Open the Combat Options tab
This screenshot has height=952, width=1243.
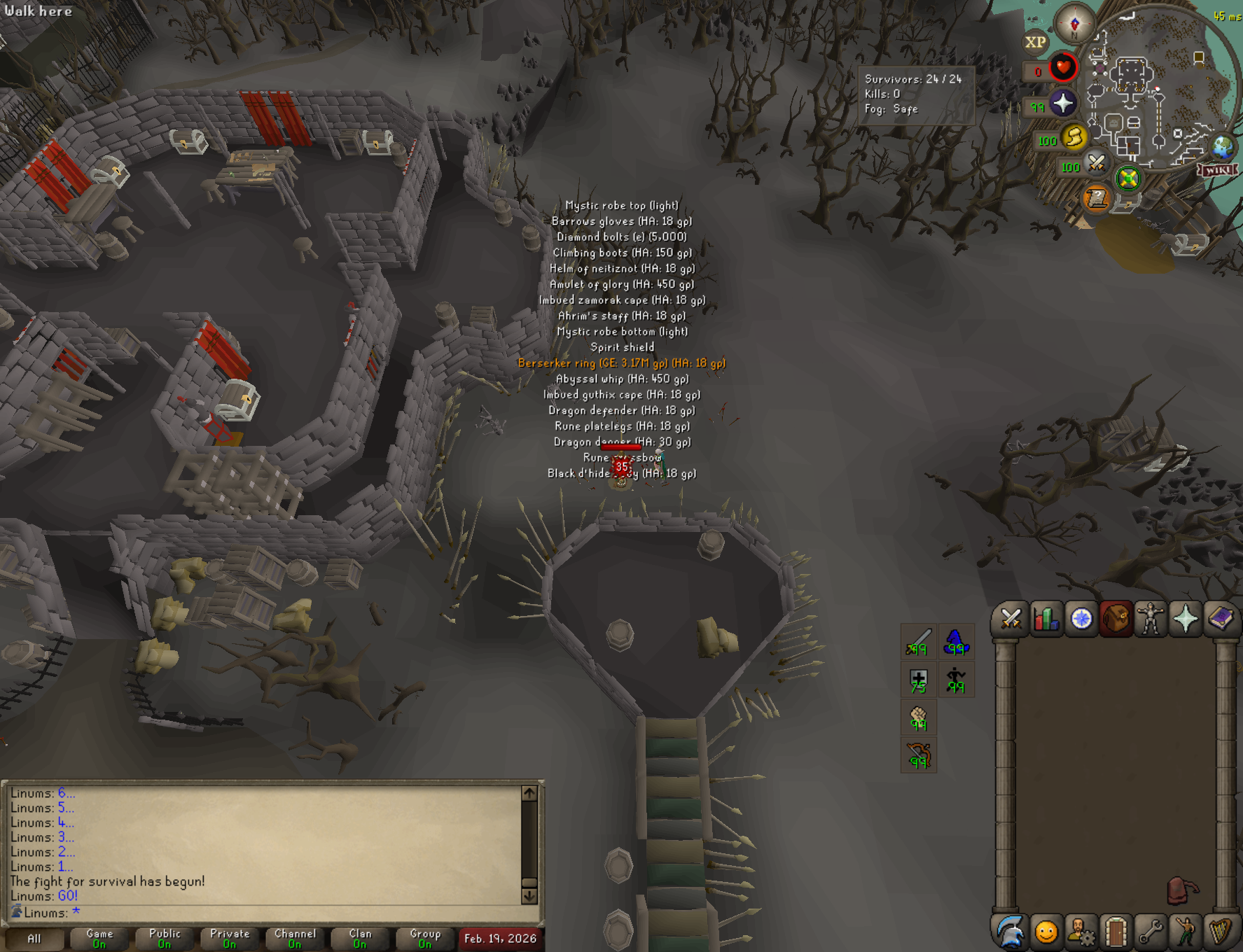1011,619
